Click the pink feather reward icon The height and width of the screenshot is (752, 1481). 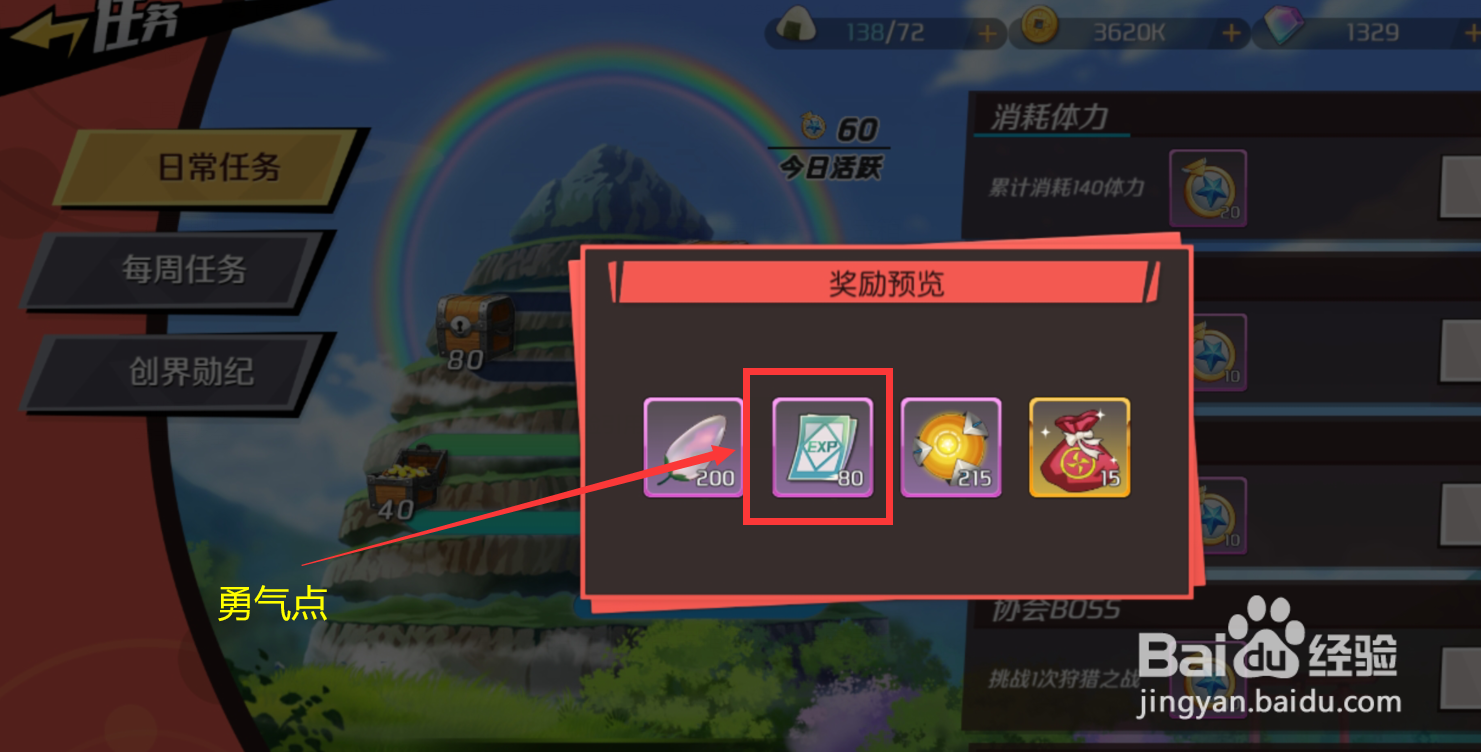pyautogui.click(x=692, y=447)
